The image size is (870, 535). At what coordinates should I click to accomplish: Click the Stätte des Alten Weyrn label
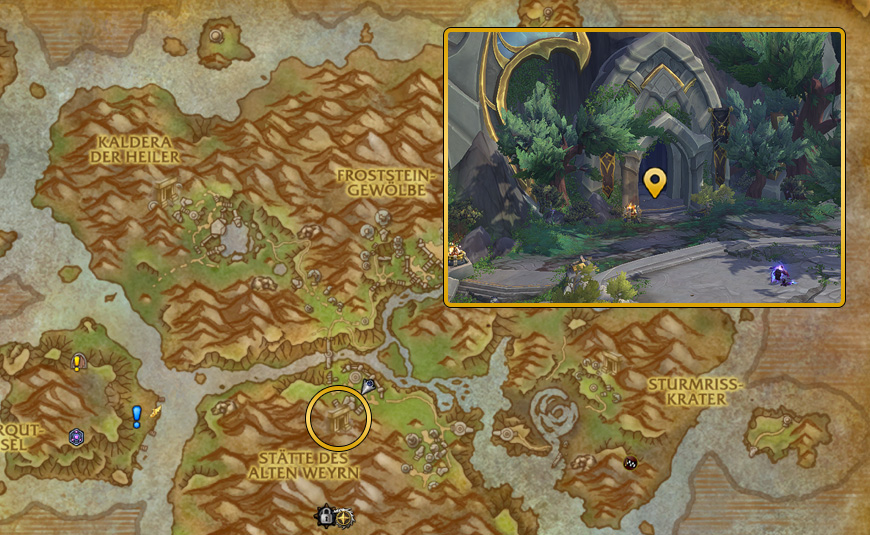pos(303,464)
